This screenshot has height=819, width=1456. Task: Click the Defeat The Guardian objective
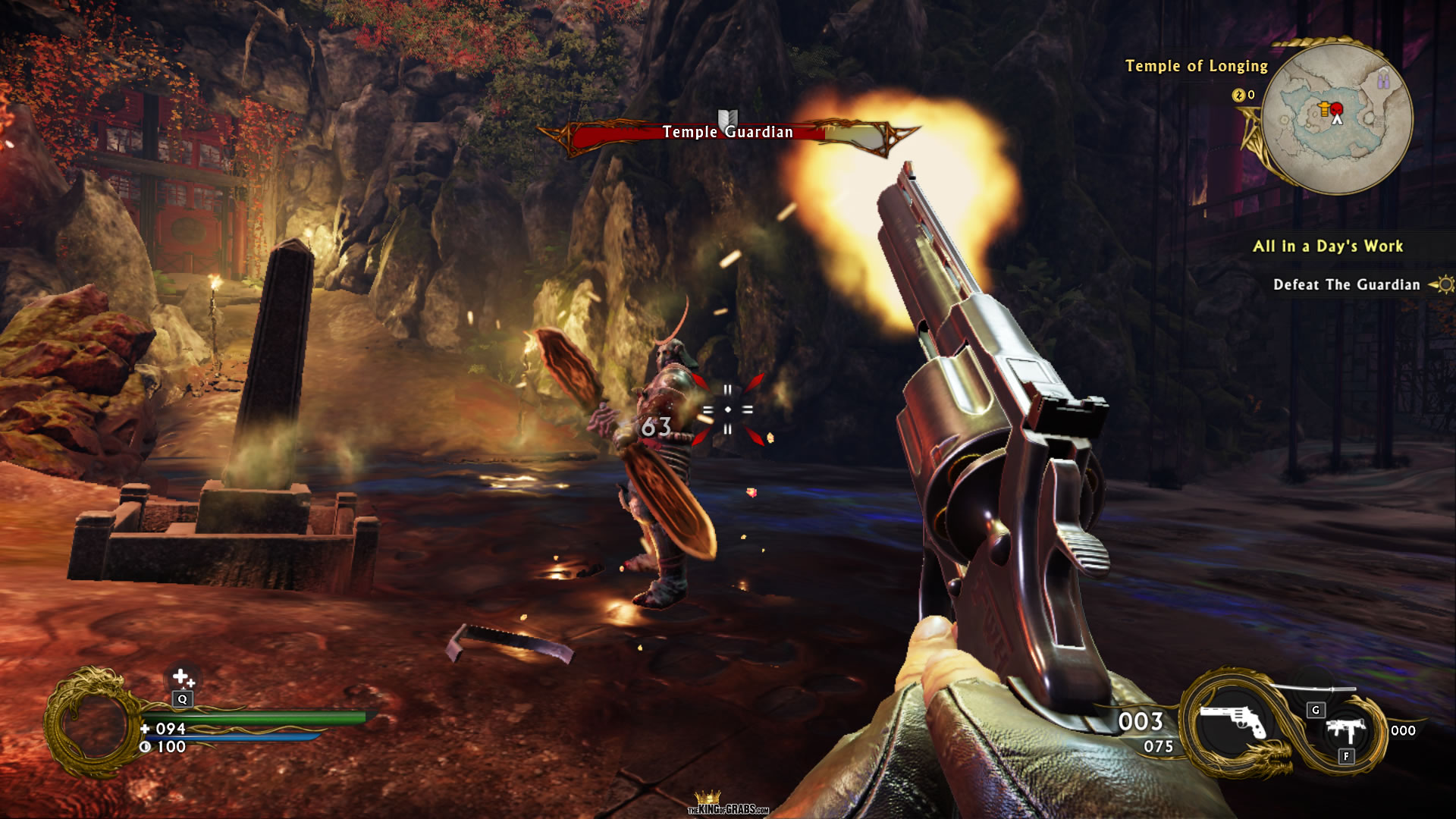coord(1346,285)
